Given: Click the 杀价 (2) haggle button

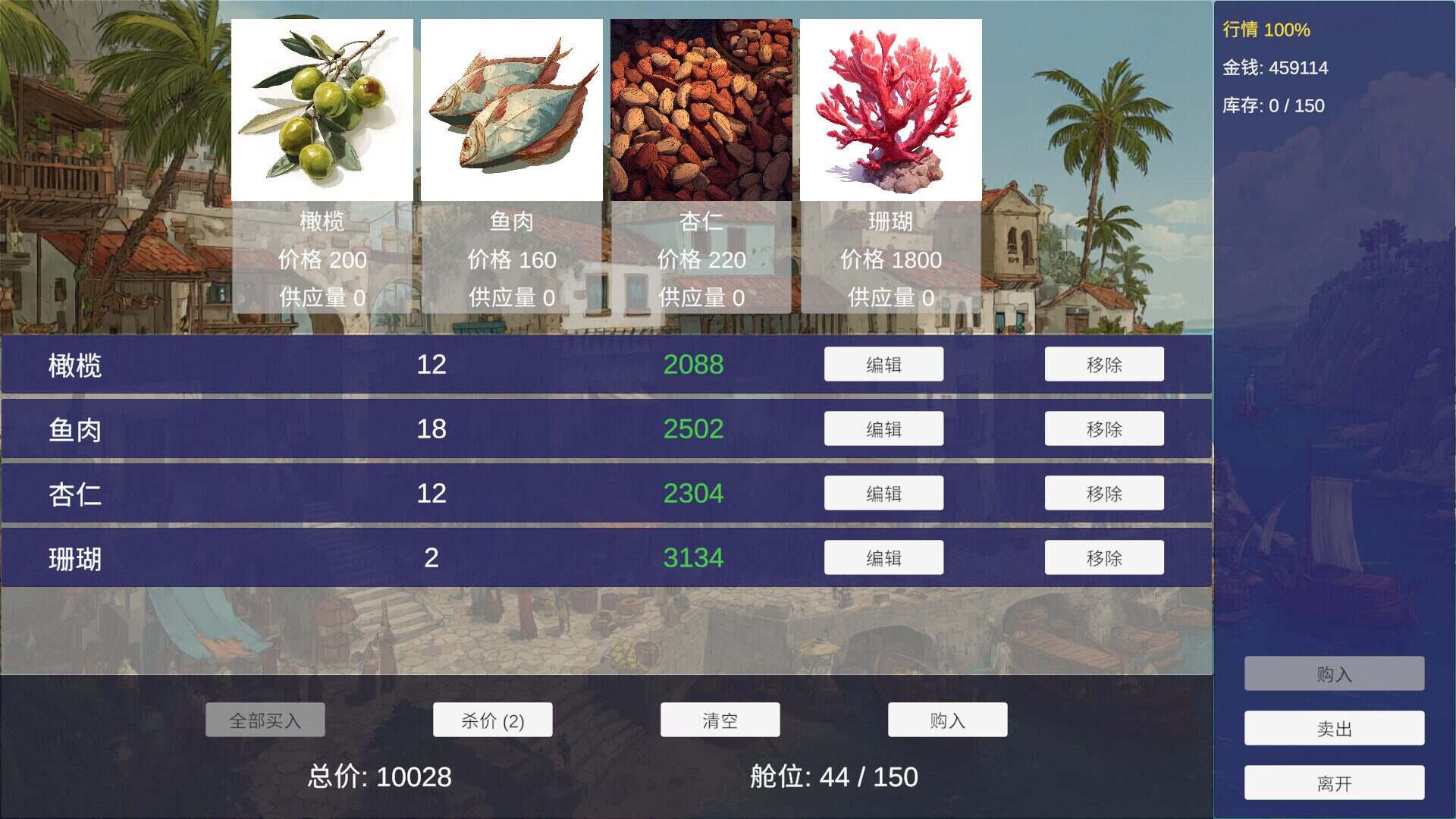Looking at the screenshot, I should pyautogui.click(x=492, y=719).
